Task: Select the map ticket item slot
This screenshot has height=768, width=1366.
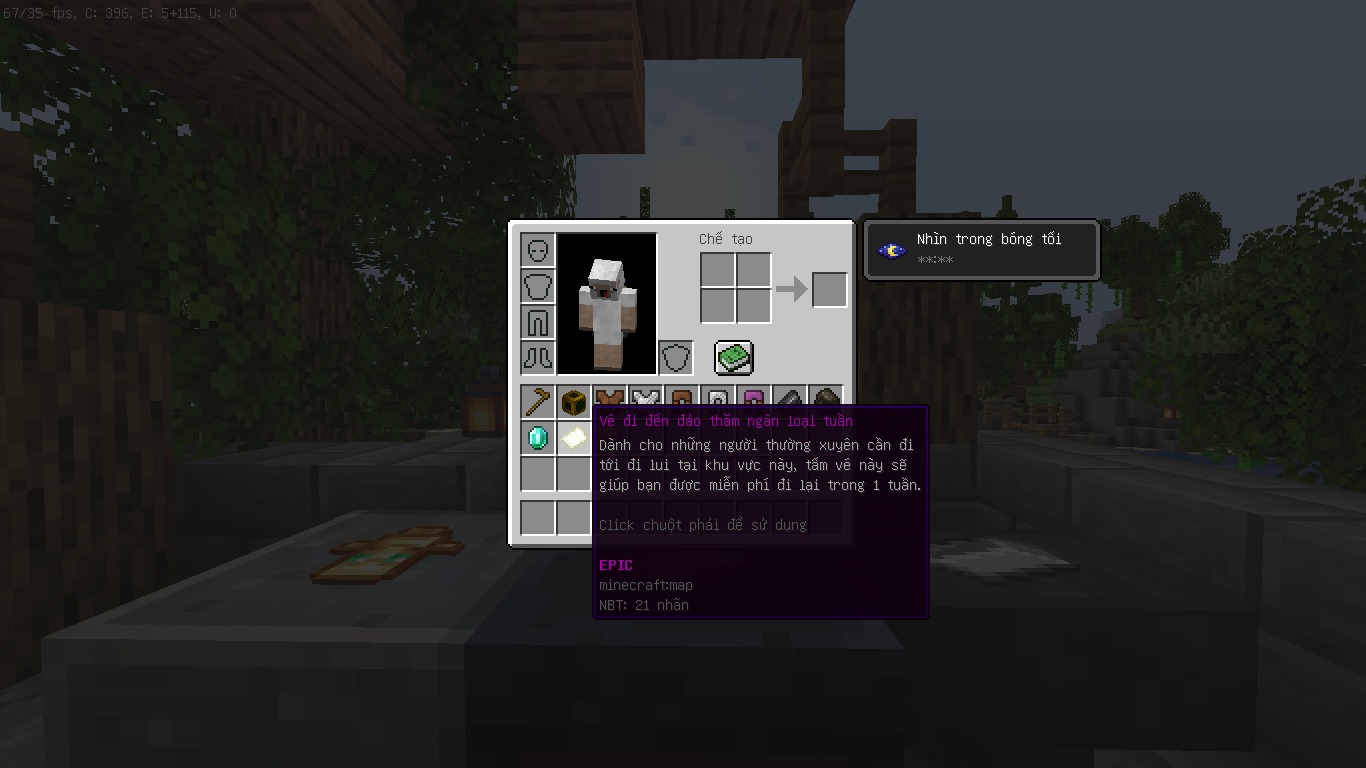Action: (x=574, y=438)
